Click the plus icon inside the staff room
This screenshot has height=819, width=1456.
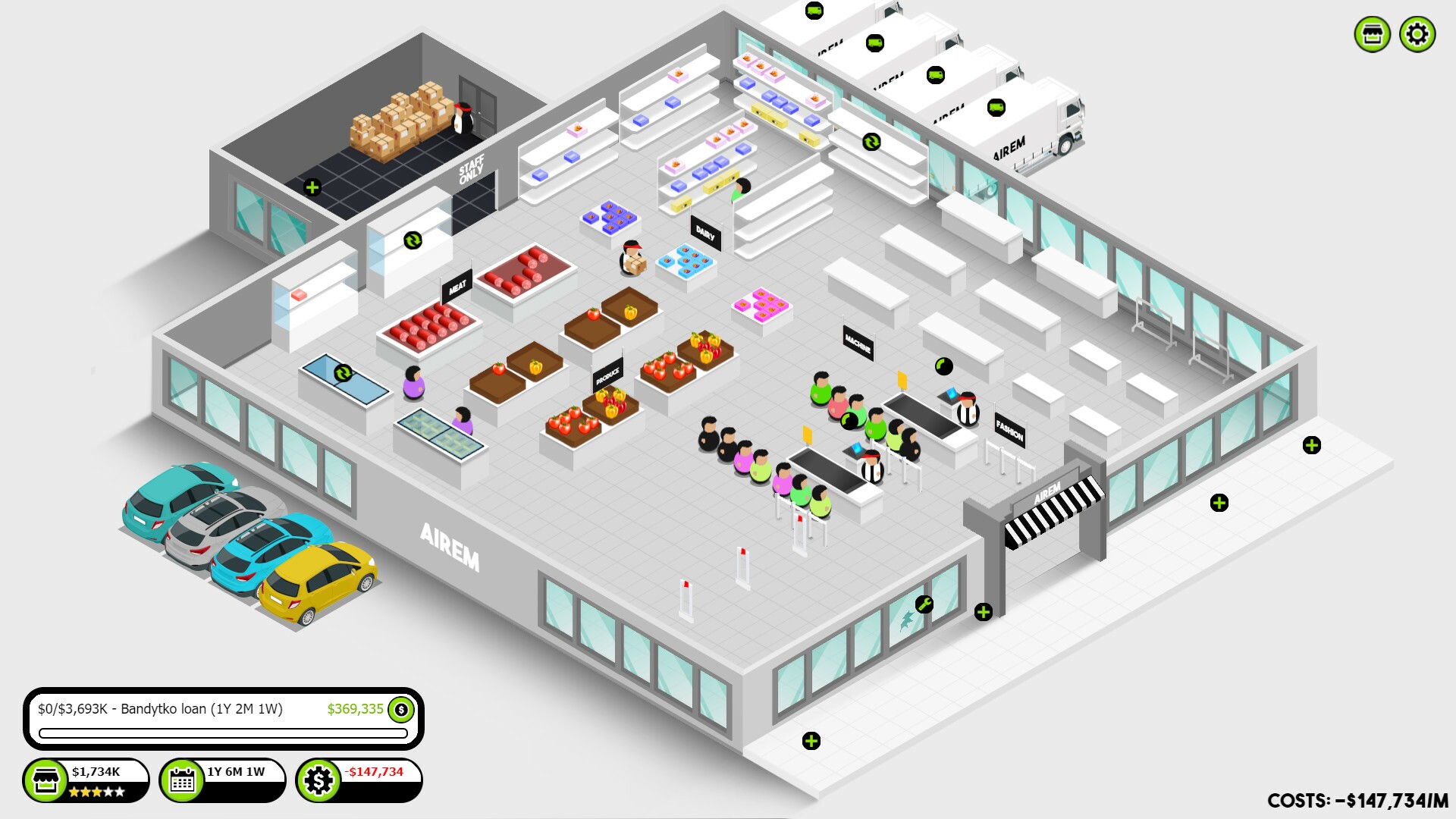pyautogui.click(x=313, y=186)
